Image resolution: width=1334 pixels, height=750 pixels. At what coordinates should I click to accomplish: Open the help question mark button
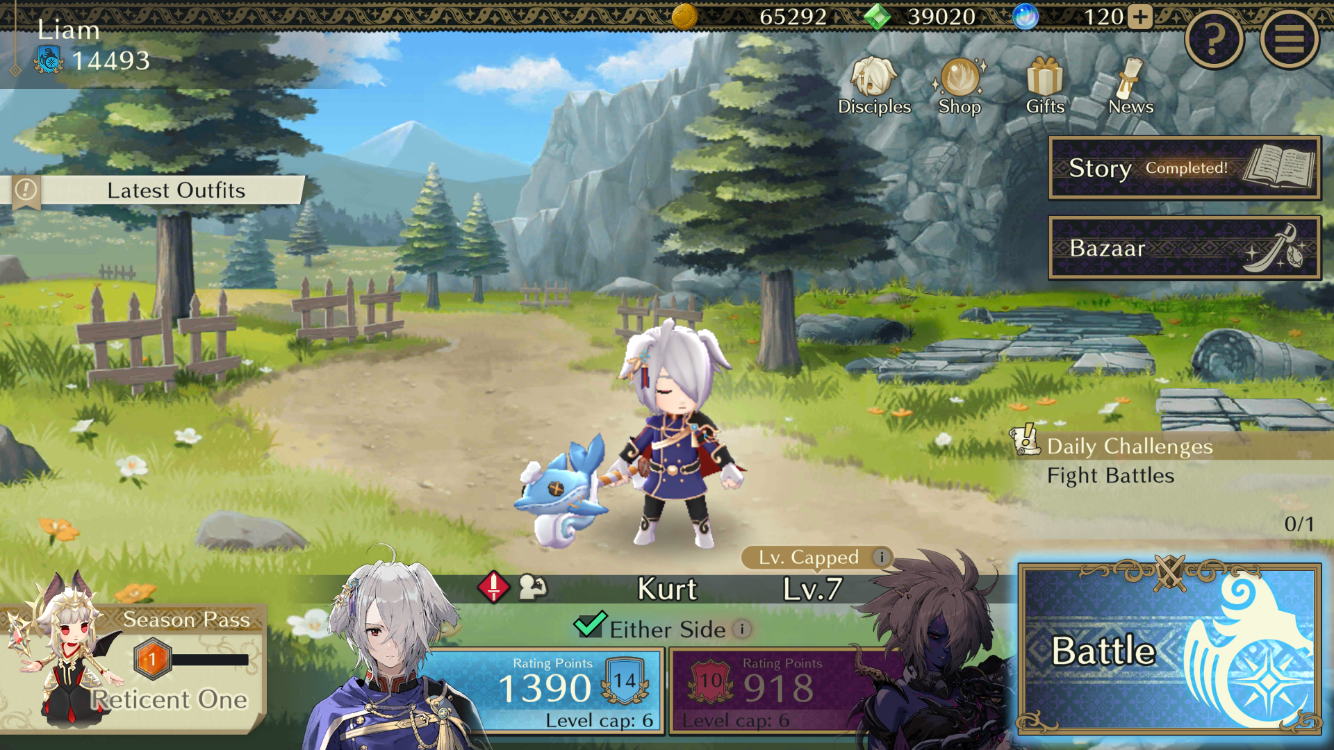click(1214, 40)
